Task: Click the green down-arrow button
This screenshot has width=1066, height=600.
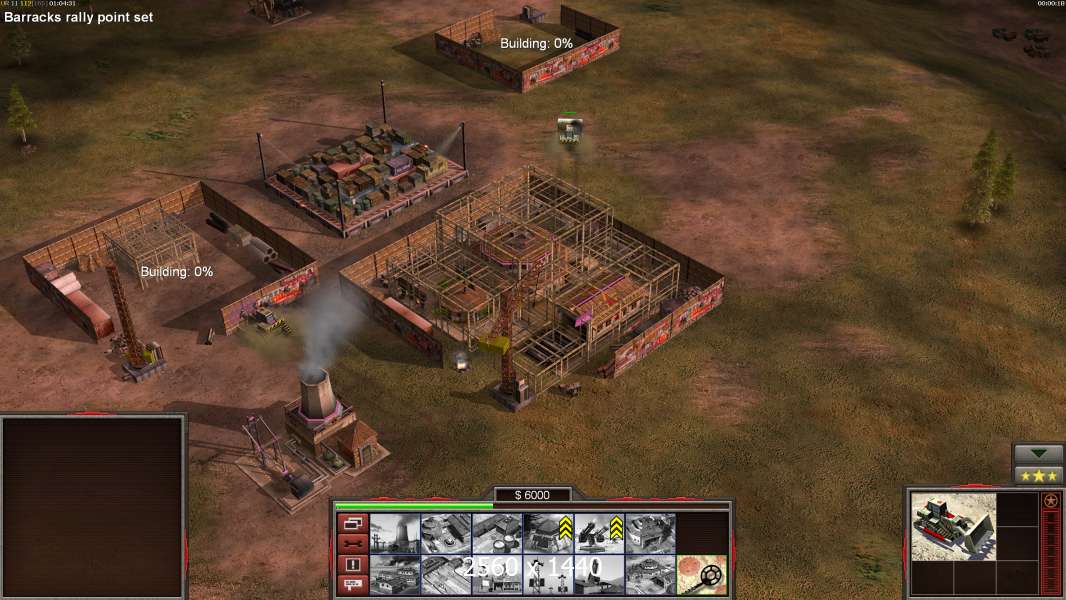Action: coord(1038,454)
